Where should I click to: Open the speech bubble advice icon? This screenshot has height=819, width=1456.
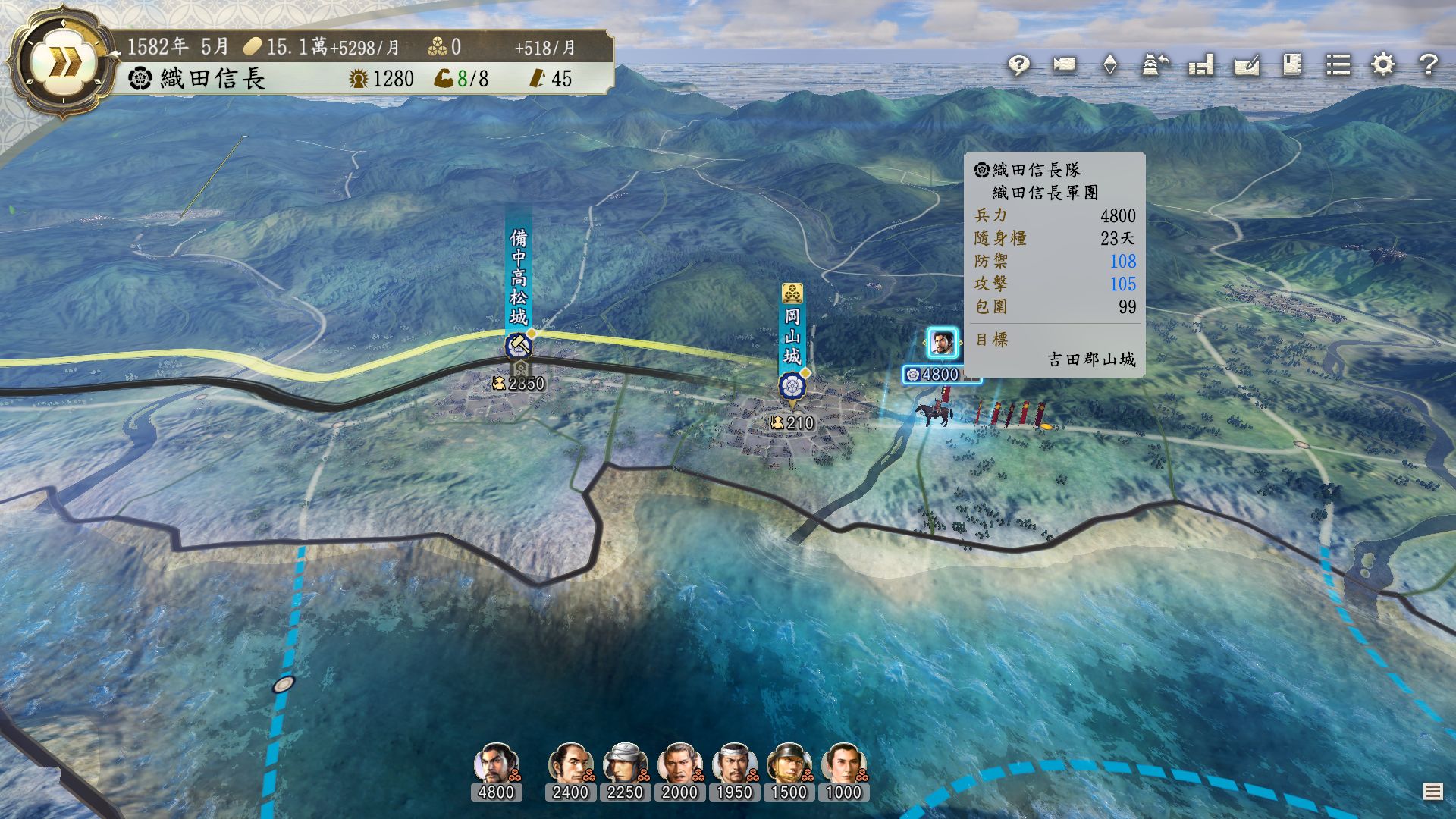tap(1018, 65)
